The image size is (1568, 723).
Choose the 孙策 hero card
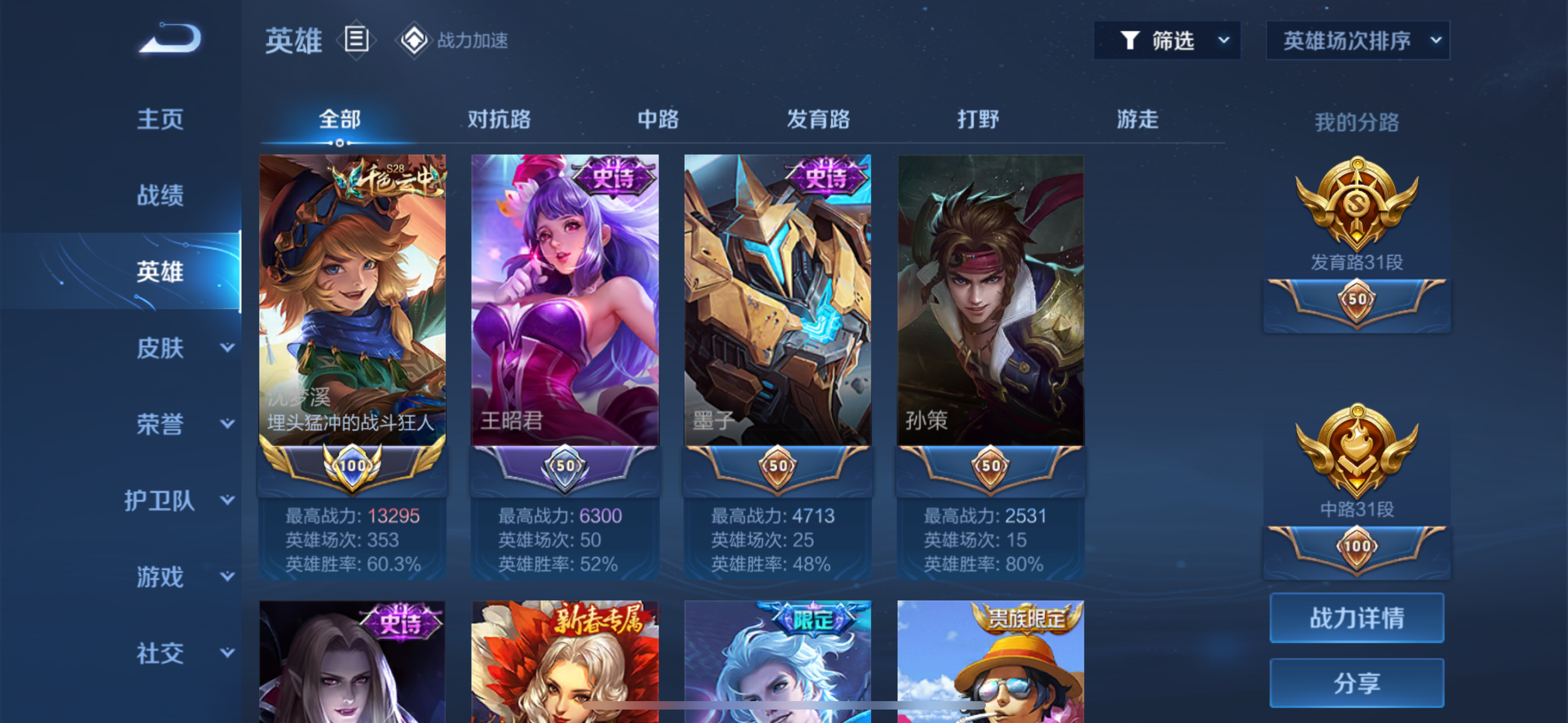point(990,304)
